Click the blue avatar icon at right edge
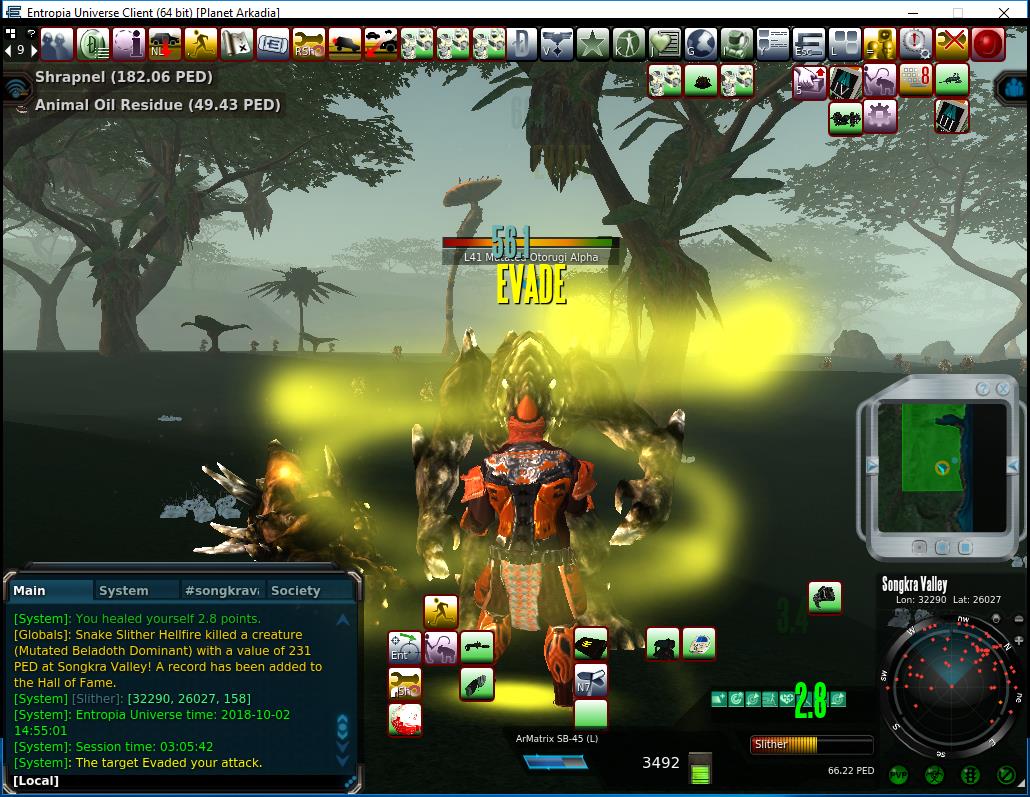The width and height of the screenshot is (1030, 797). click(1011, 88)
